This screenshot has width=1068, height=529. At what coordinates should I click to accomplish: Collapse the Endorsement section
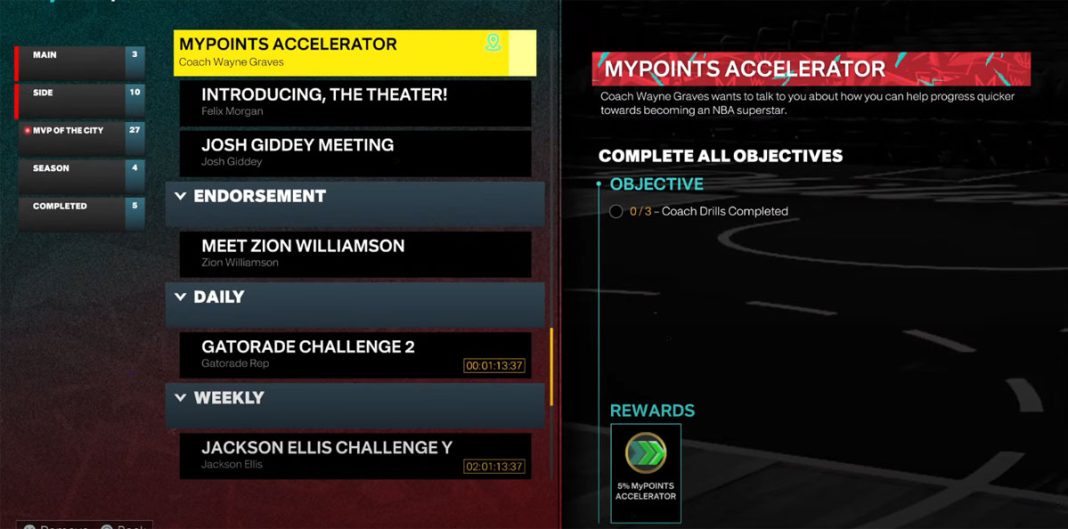tap(181, 196)
